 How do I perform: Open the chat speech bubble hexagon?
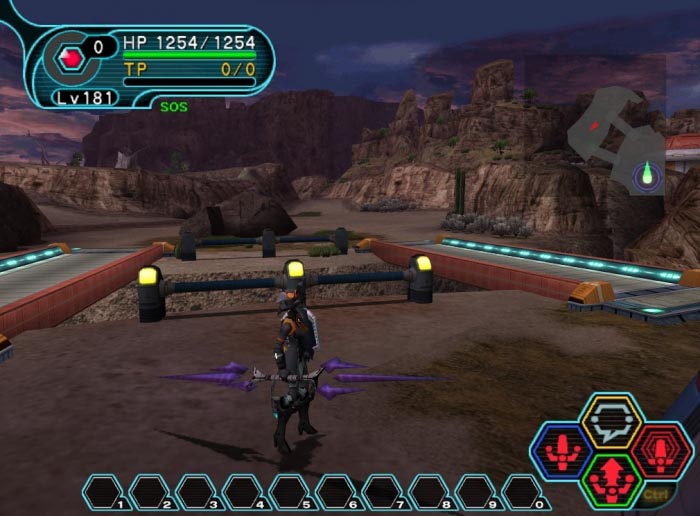611,420
